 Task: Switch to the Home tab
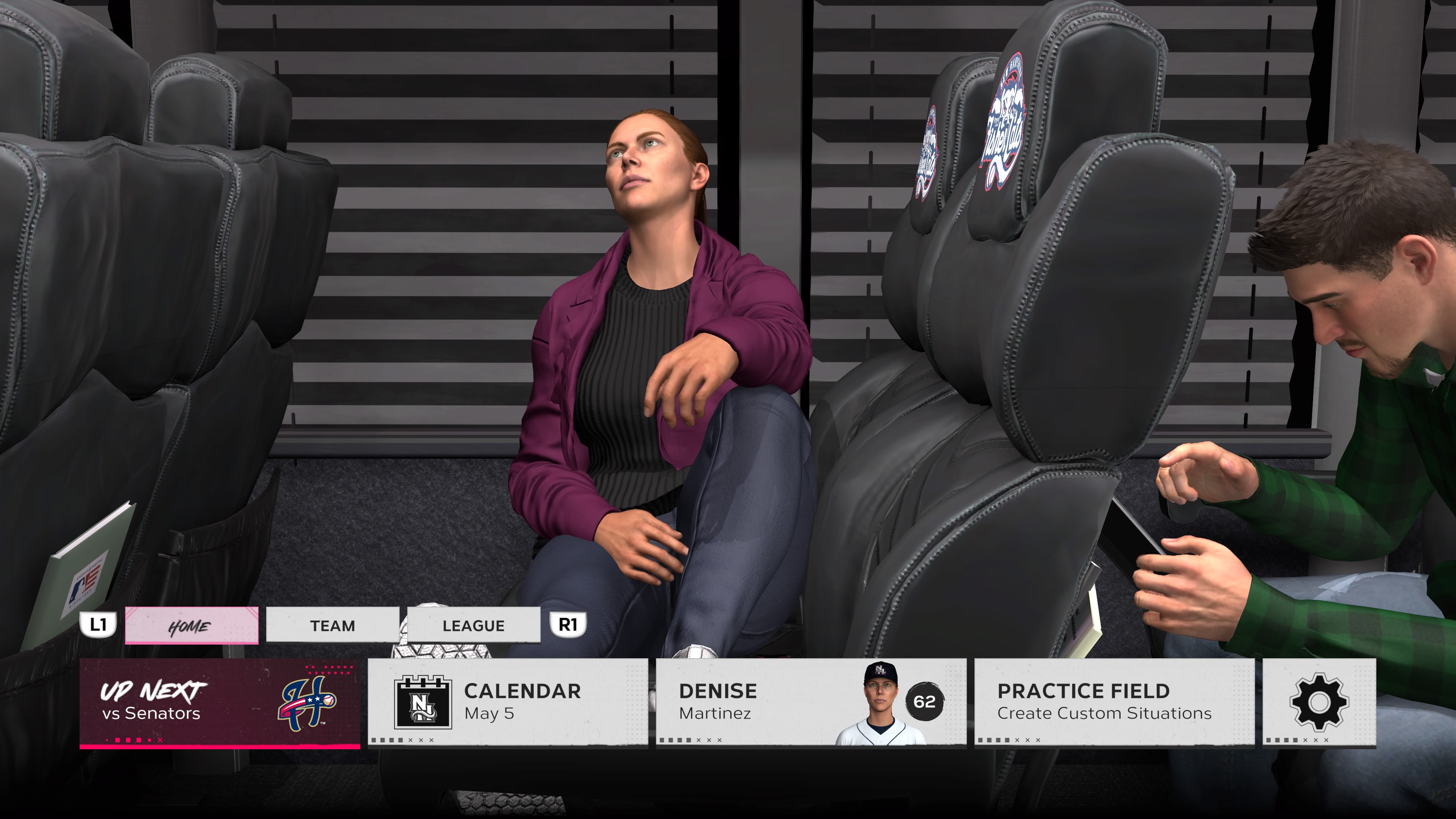tap(191, 625)
